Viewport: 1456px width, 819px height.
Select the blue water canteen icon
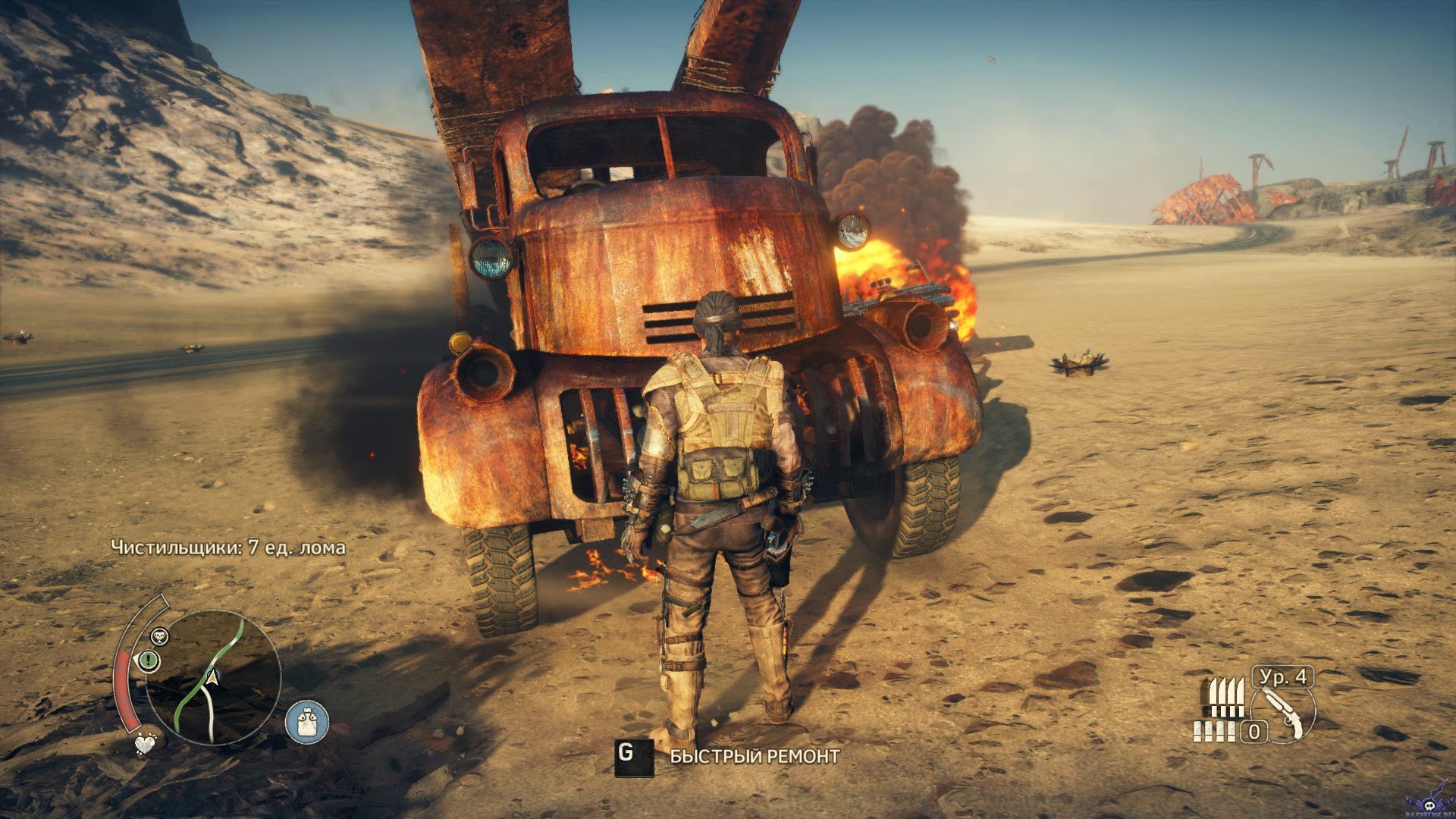(x=307, y=721)
